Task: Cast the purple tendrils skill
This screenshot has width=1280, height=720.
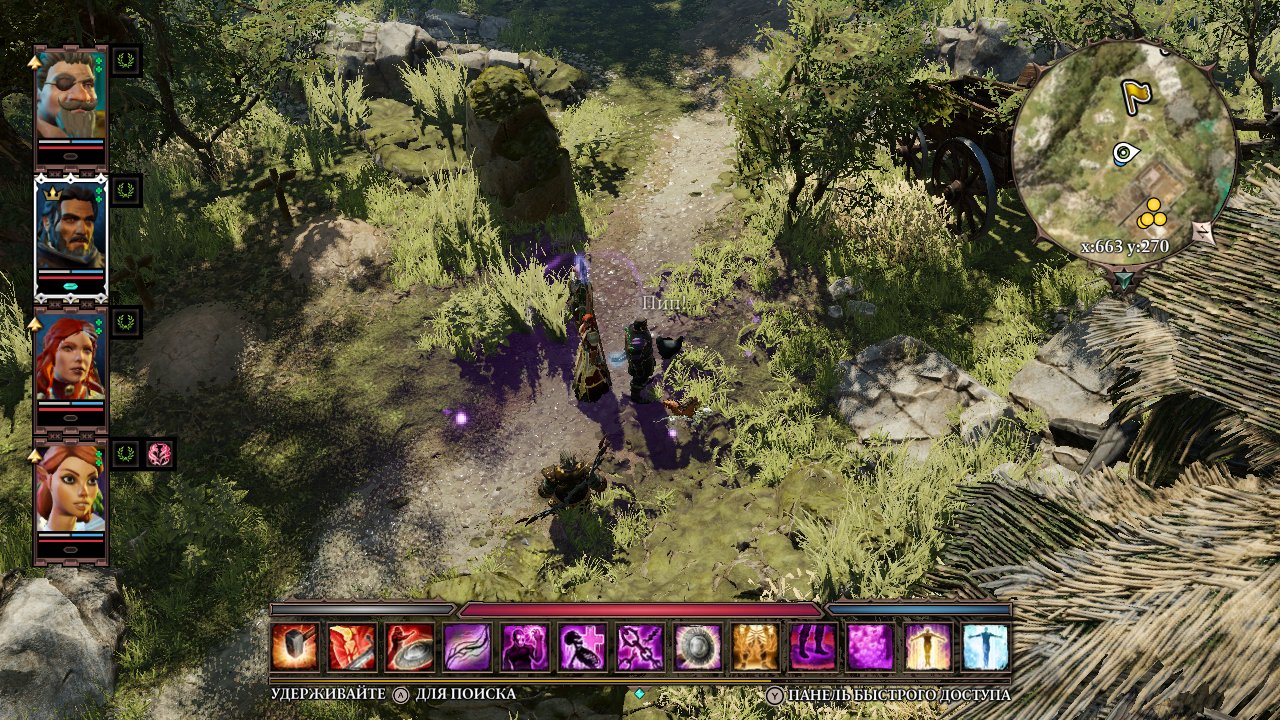Action: point(468,647)
